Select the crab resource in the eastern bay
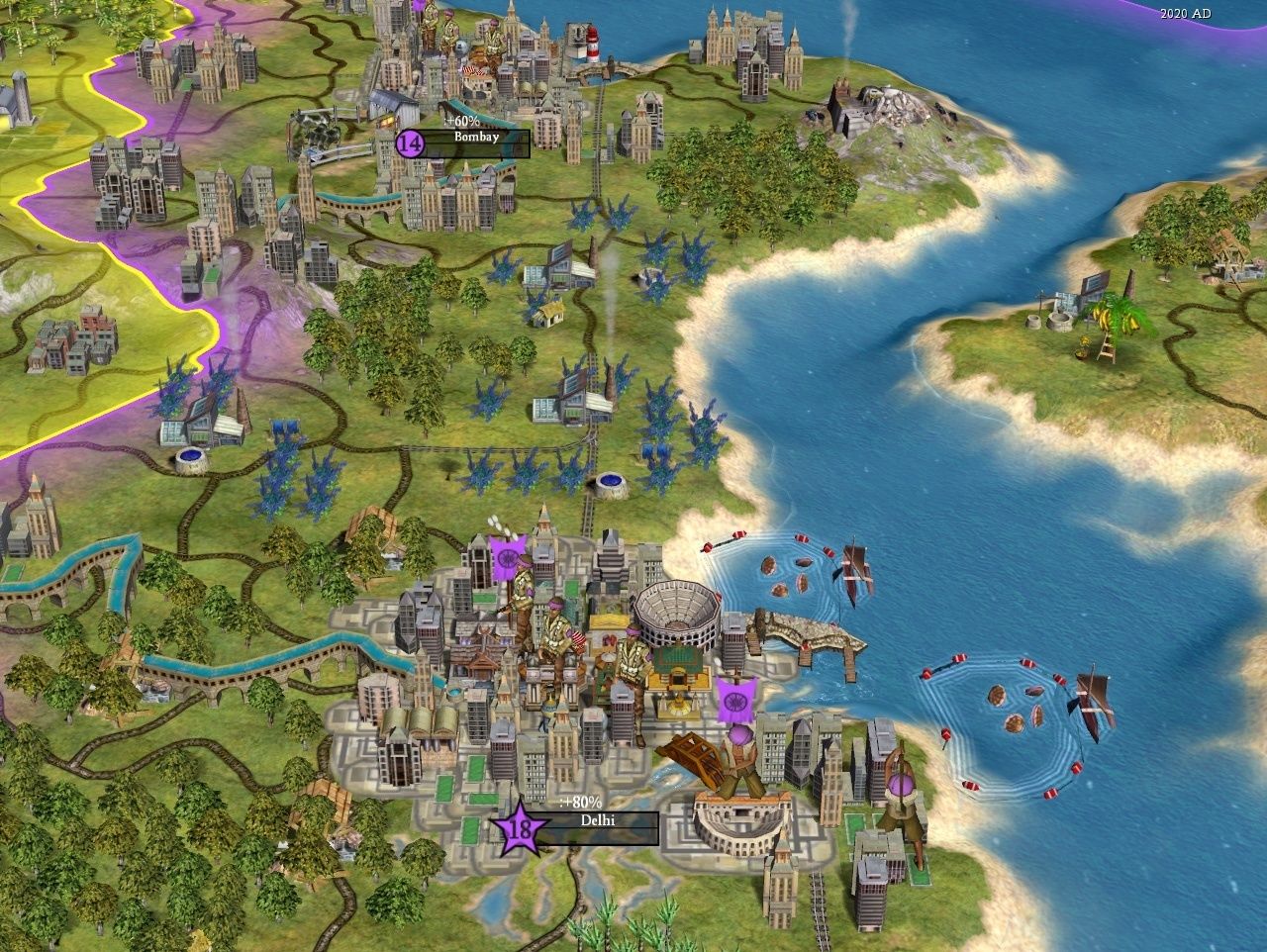The image size is (1267, 952). point(782,574)
